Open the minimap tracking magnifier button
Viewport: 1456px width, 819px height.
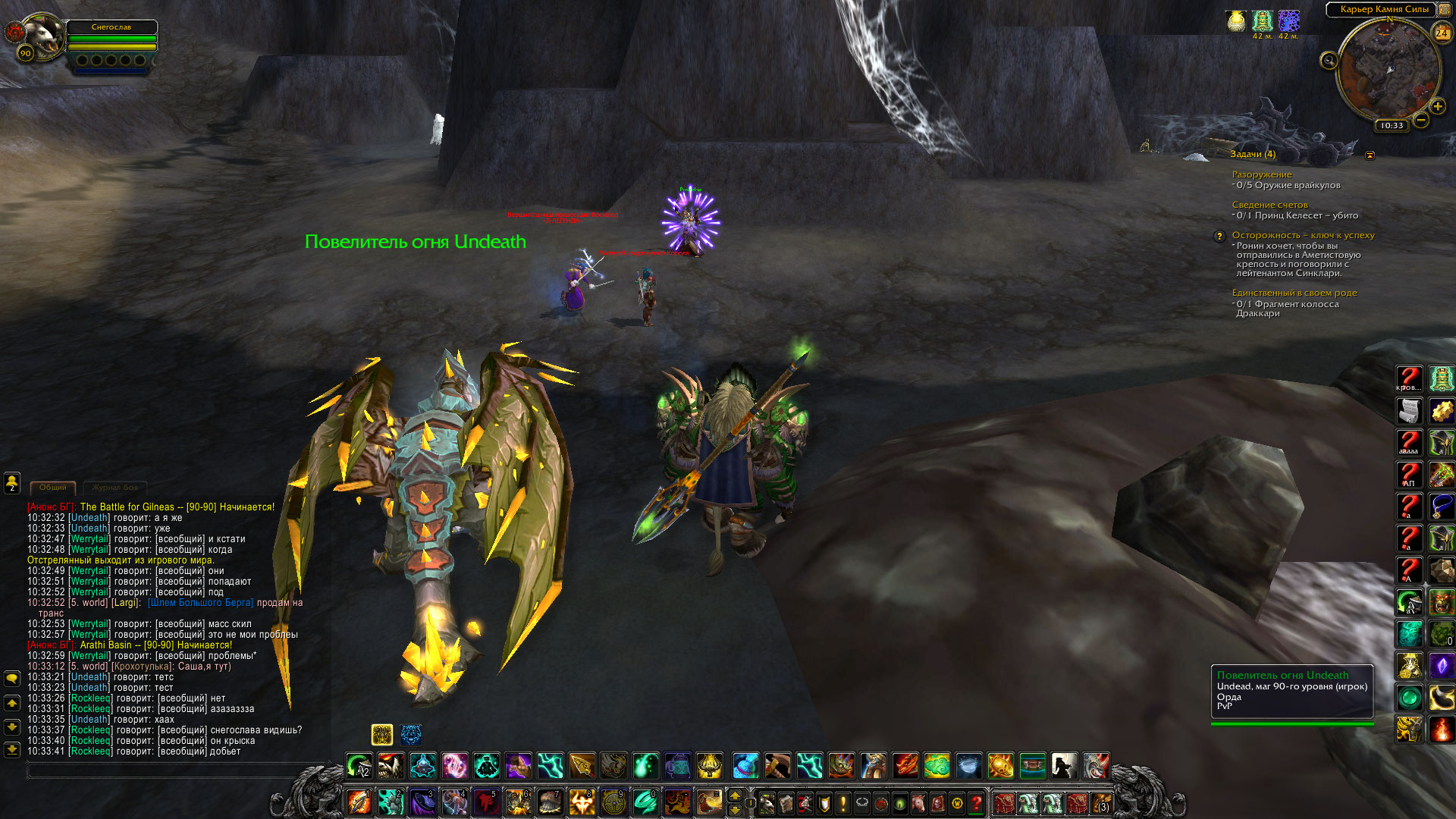click(1329, 61)
